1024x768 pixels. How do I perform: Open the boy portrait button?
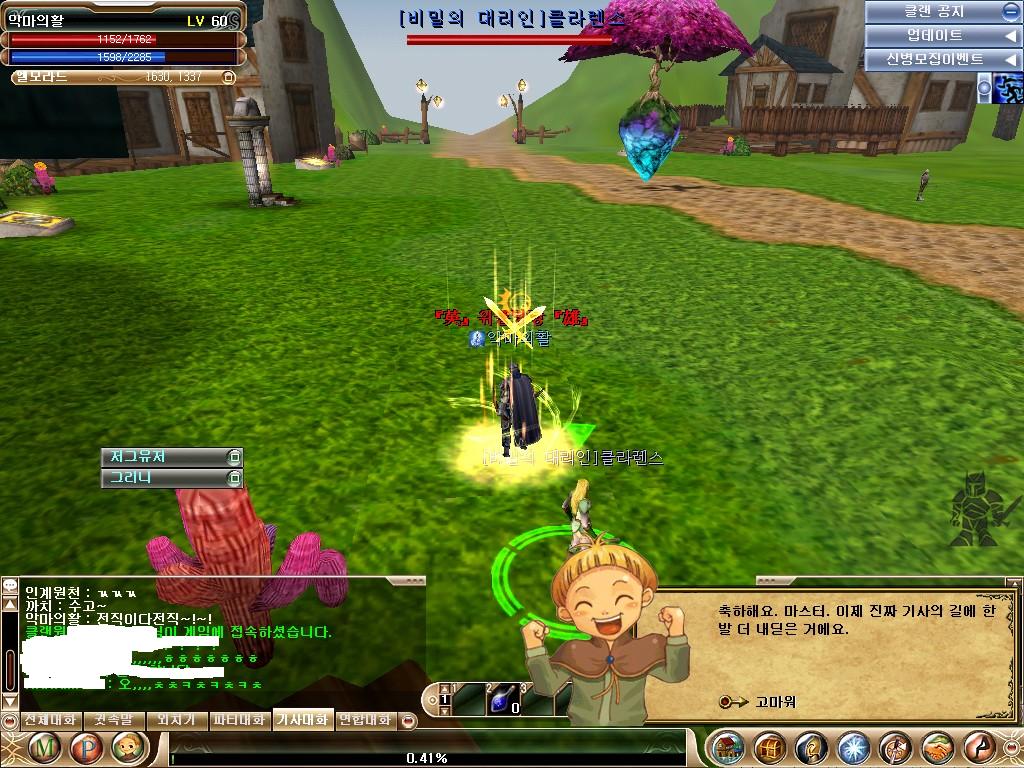[129, 747]
